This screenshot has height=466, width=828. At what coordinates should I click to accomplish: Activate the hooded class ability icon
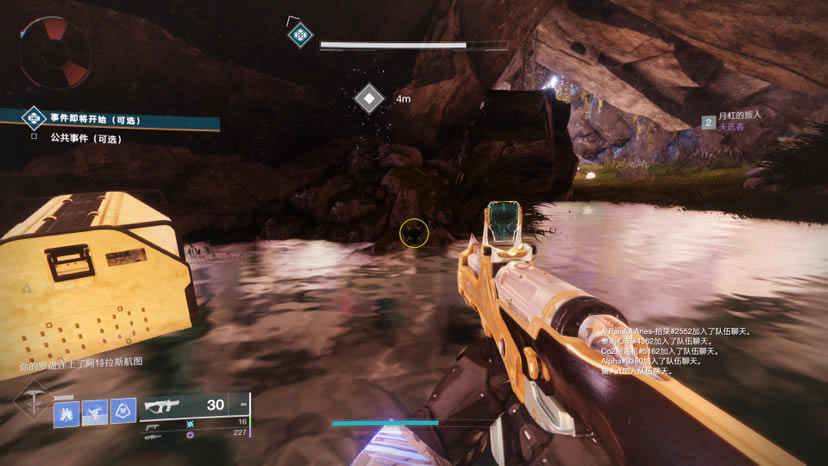coord(123,411)
